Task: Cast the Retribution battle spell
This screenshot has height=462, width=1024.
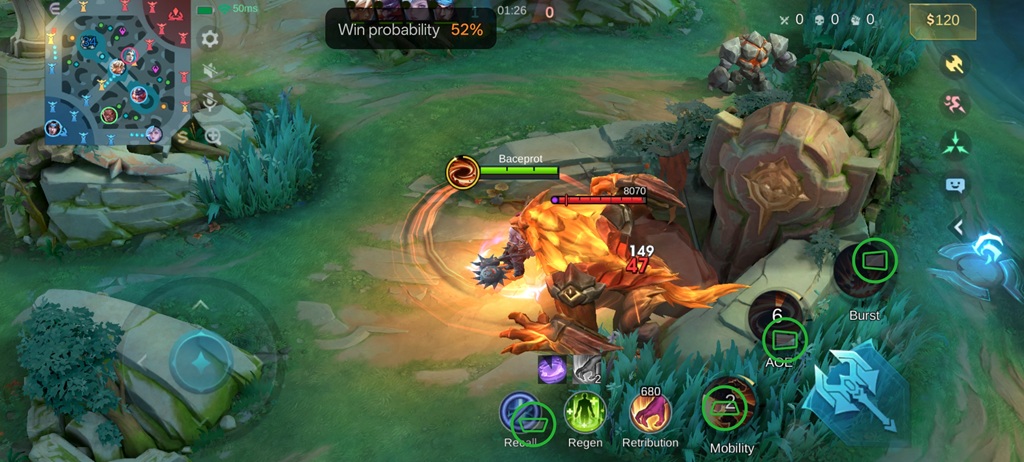Action: [650, 413]
